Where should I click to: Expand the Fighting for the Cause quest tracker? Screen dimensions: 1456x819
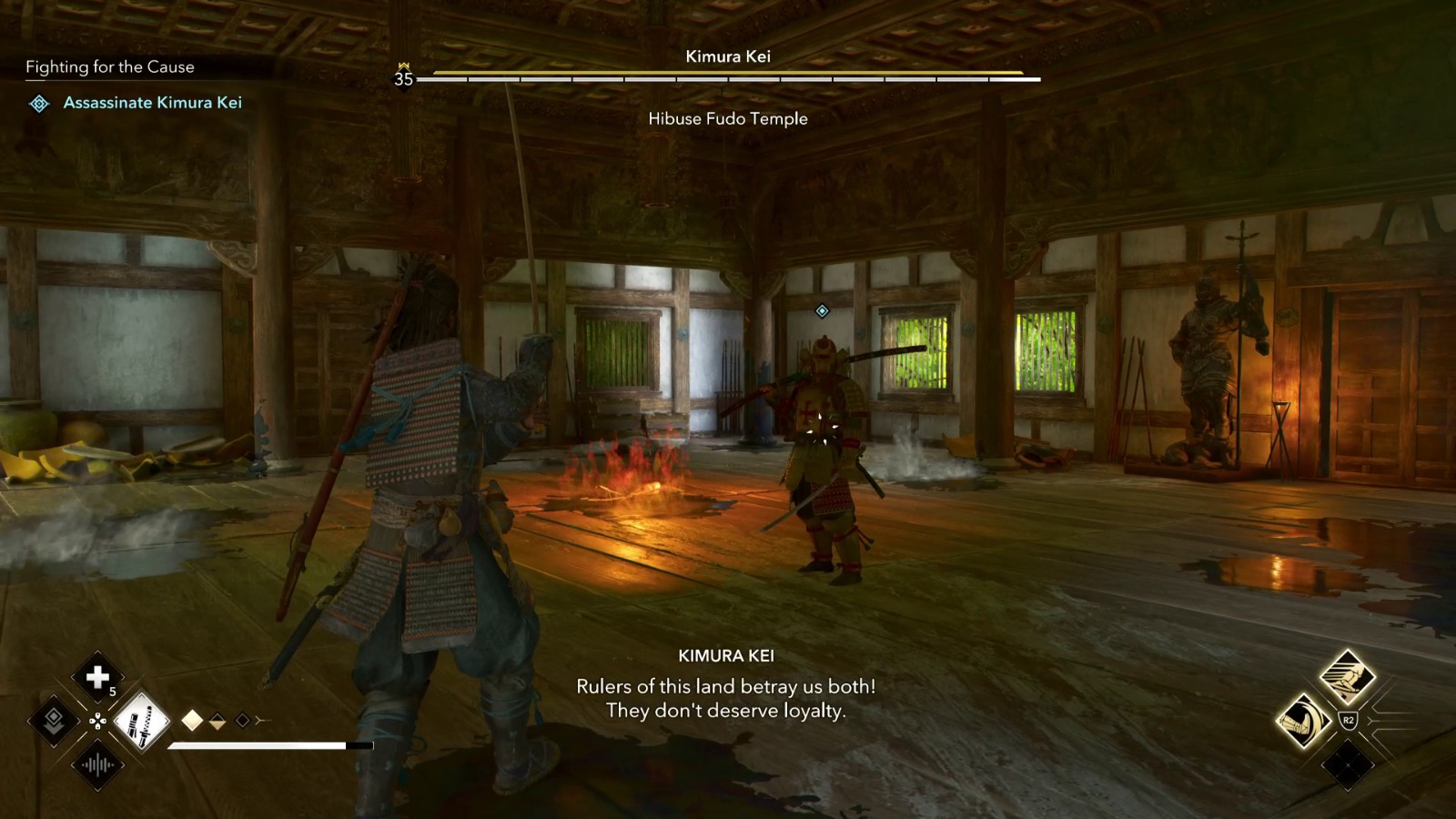pyautogui.click(x=109, y=66)
